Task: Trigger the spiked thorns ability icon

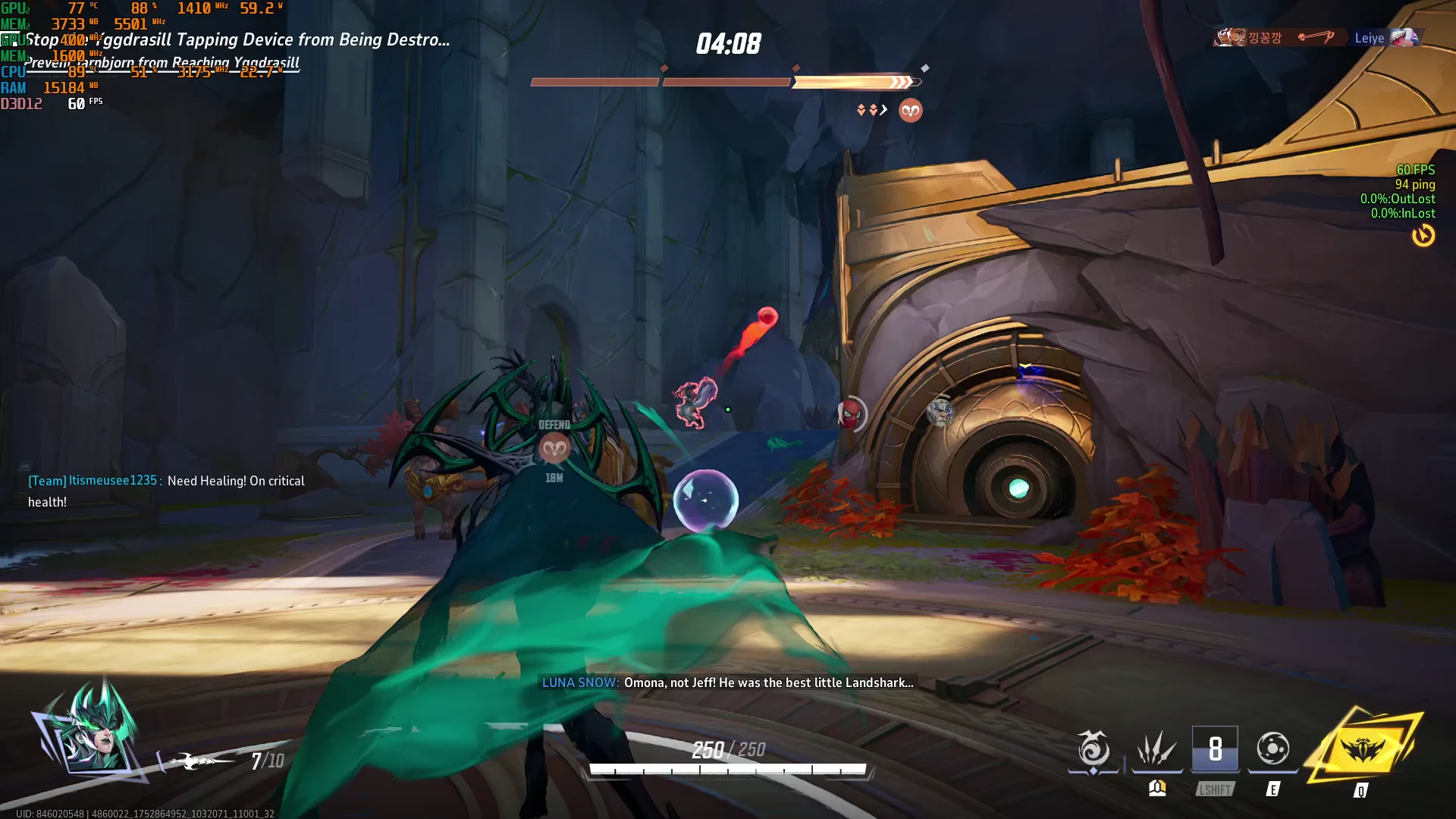Action: click(x=1156, y=749)
